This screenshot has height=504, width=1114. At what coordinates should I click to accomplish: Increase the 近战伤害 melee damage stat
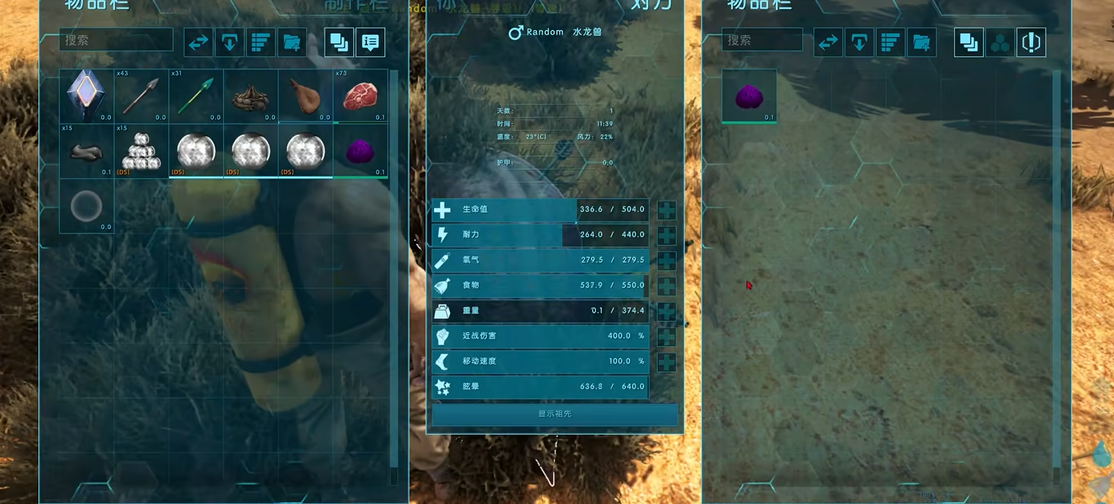pyautogui.click(x=666, y=336)
